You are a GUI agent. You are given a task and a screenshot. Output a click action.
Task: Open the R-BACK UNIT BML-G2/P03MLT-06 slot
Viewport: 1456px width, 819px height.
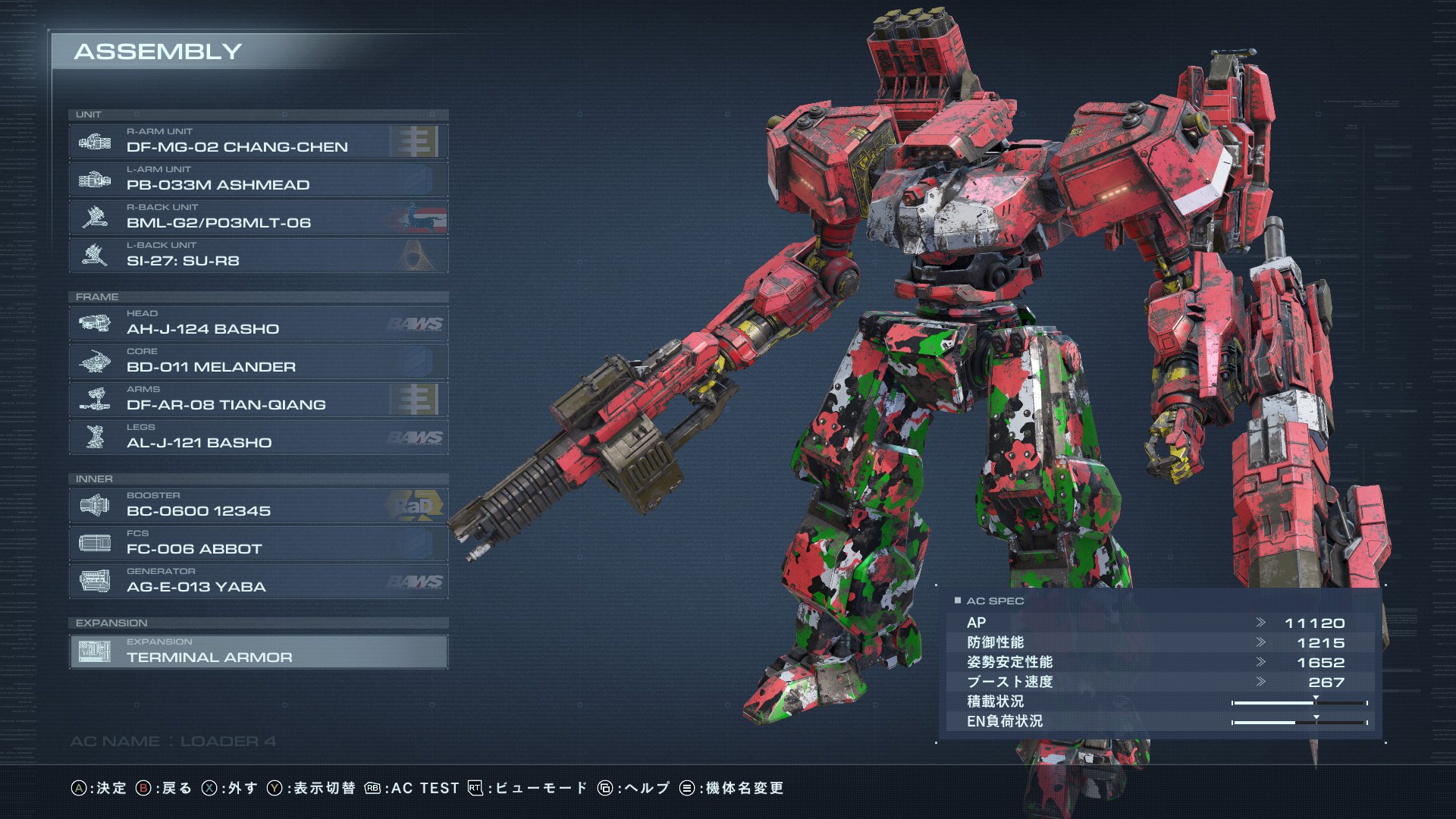point(258,217)
